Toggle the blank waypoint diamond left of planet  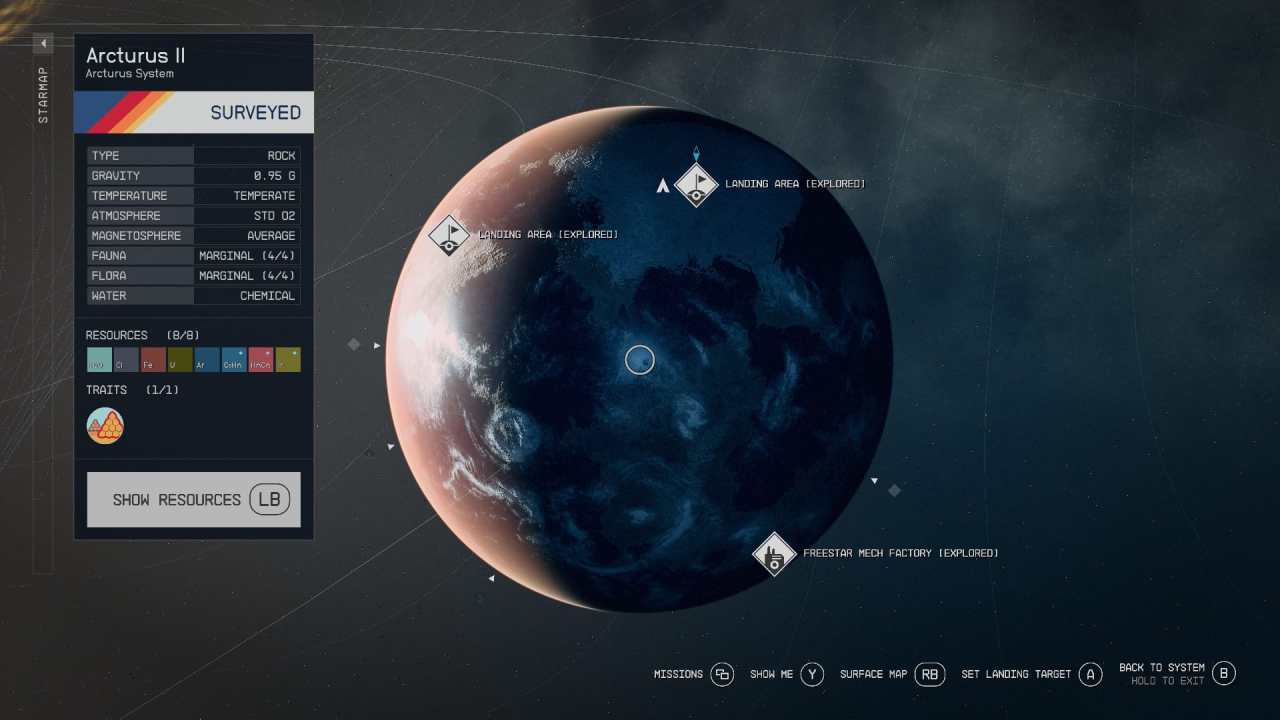point(354,344)
